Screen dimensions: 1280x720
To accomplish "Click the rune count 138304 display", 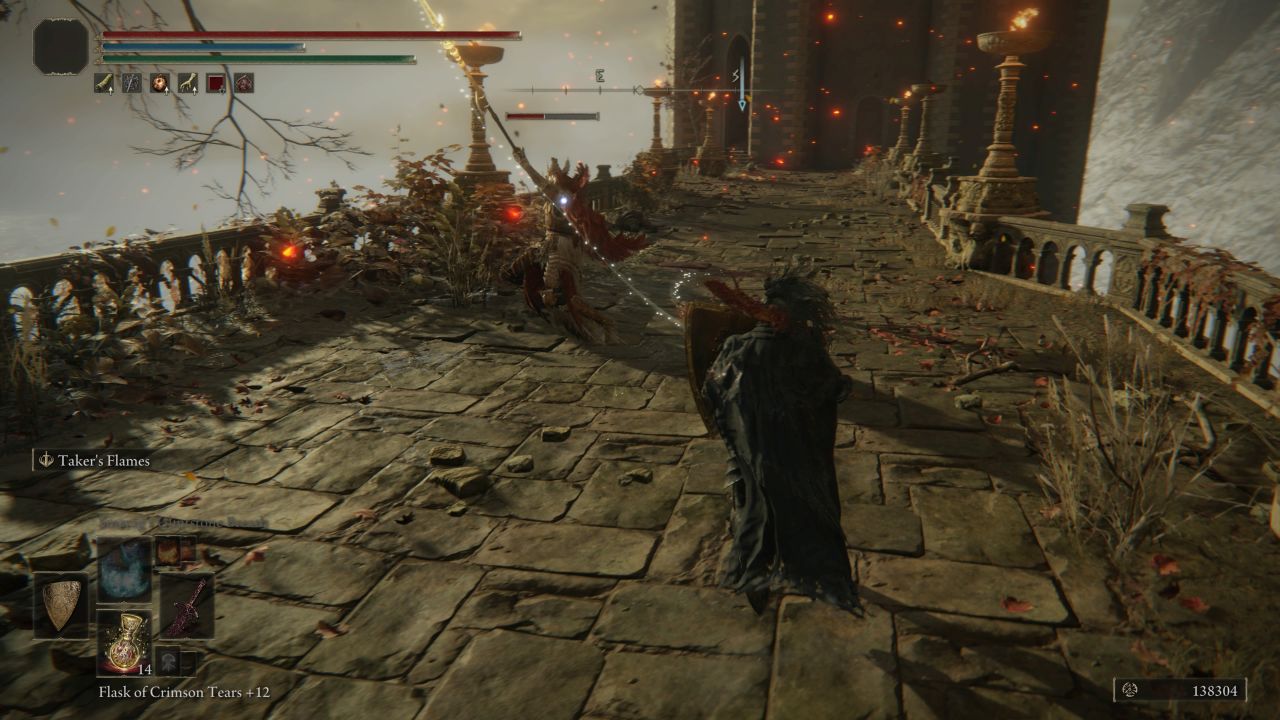I will (1218, 690).
